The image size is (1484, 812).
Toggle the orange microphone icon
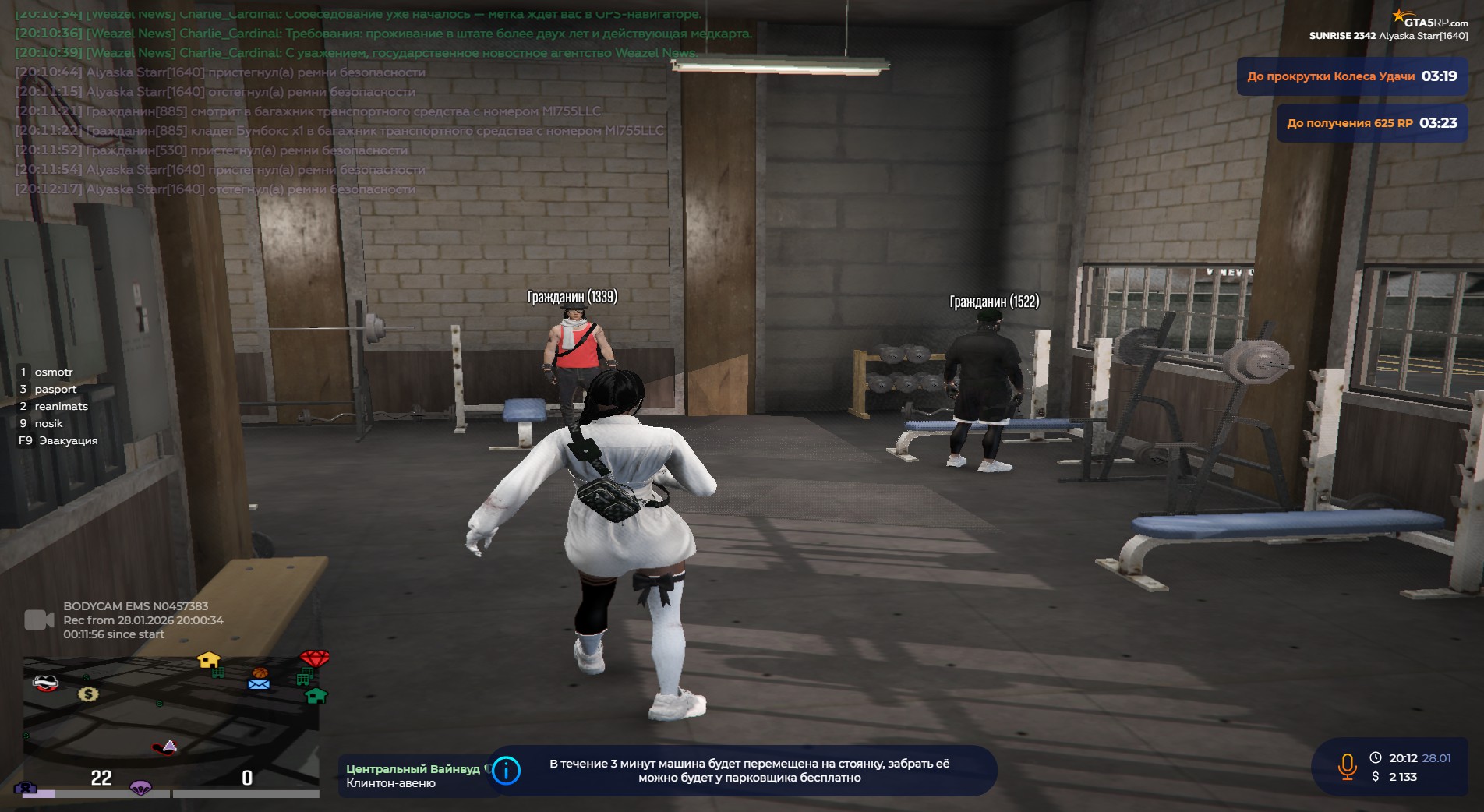tap(1347, 767)
